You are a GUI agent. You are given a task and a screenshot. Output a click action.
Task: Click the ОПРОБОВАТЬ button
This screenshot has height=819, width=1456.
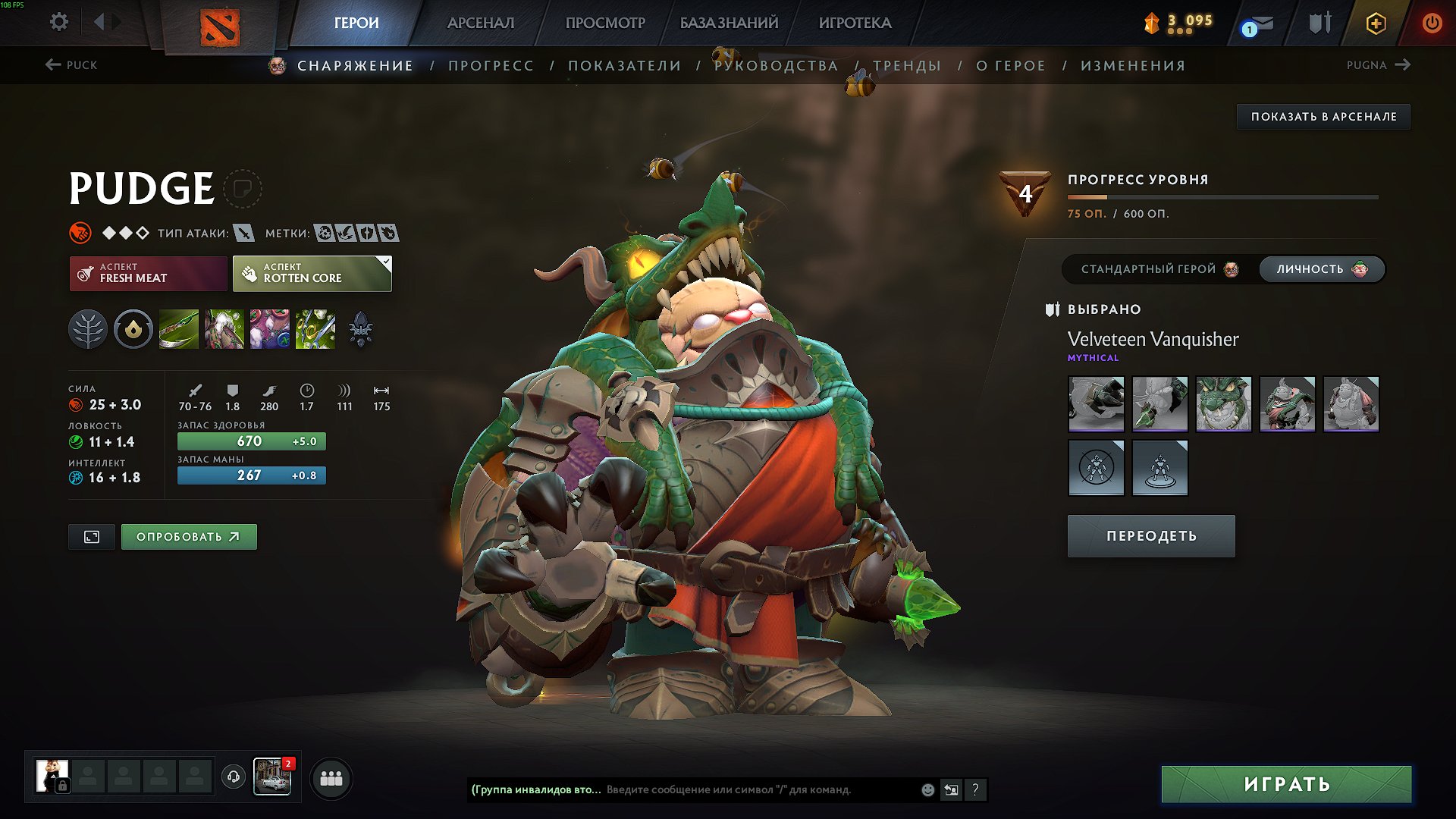[188, 536]
